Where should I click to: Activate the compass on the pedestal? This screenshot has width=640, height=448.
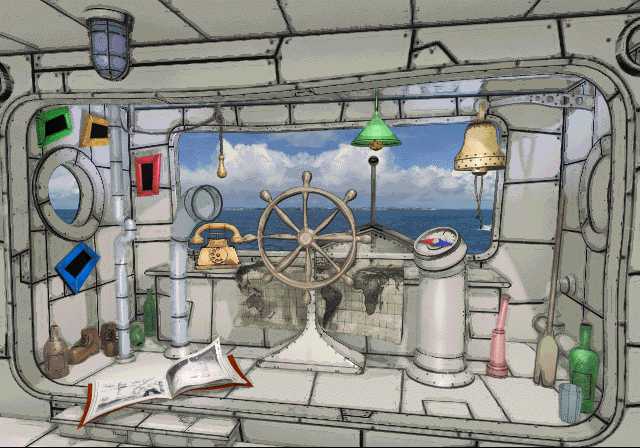[x=436, y=241]
